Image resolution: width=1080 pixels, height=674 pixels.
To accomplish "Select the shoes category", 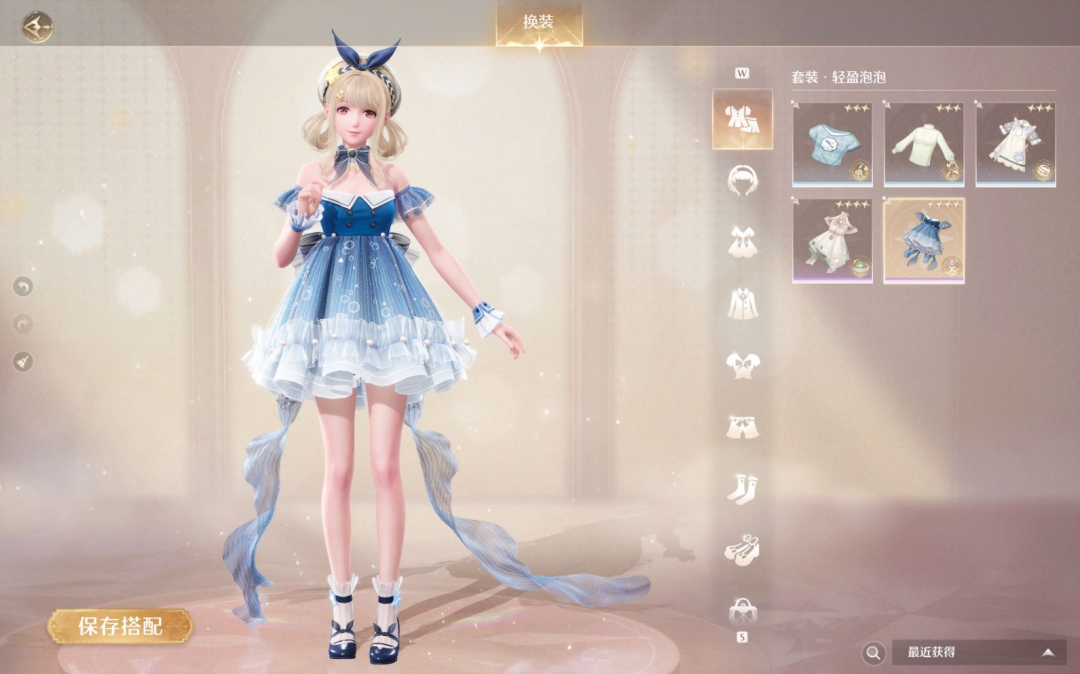I will (x=742, y=549).
